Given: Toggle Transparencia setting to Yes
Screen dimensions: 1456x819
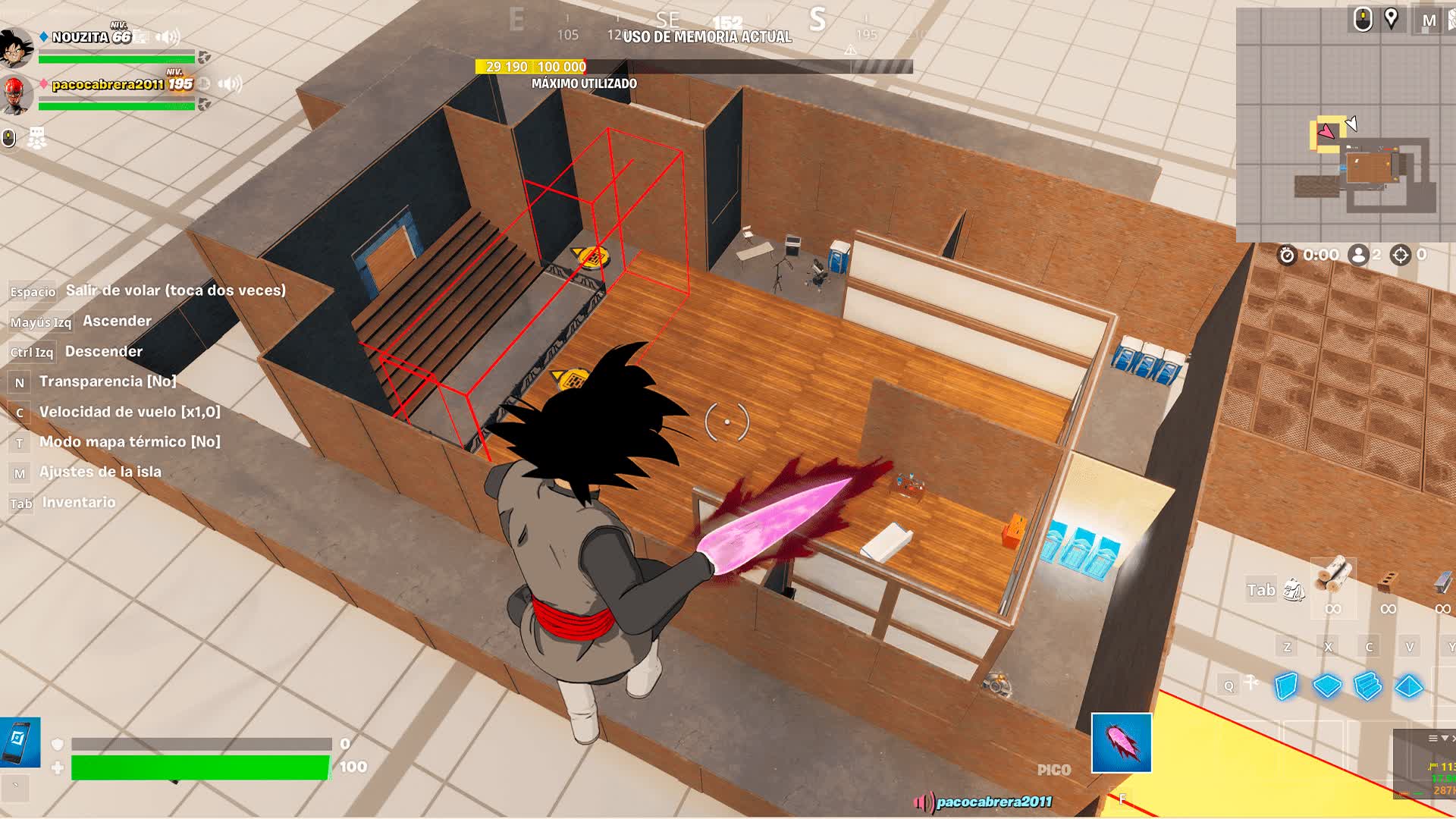Looking at the screenshot, I should point(108,381).
